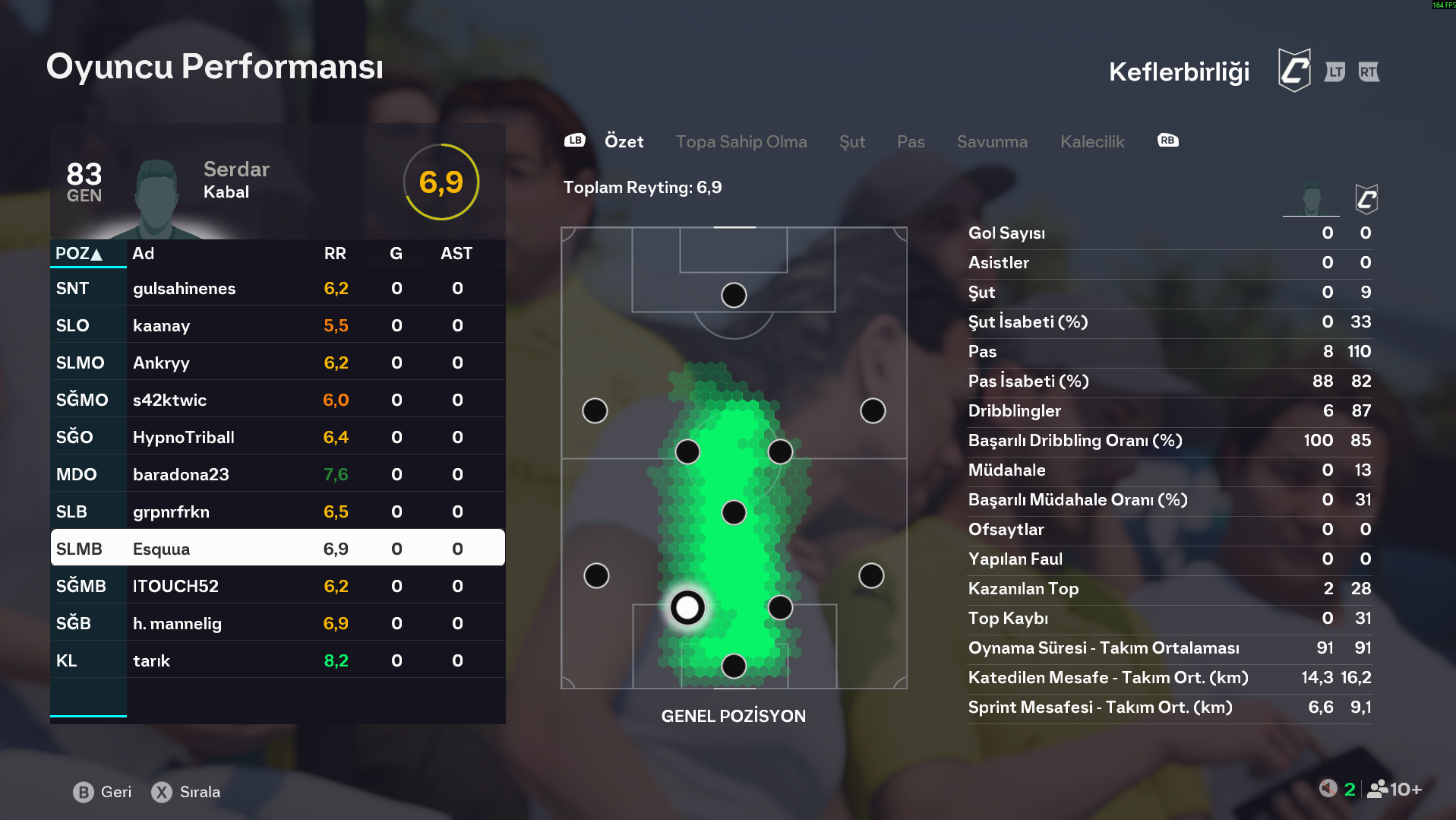The width and height of the screenshot is (1456, 820).
Task: Click the highlighted Esquua row
Action: [x=277, y=549]
